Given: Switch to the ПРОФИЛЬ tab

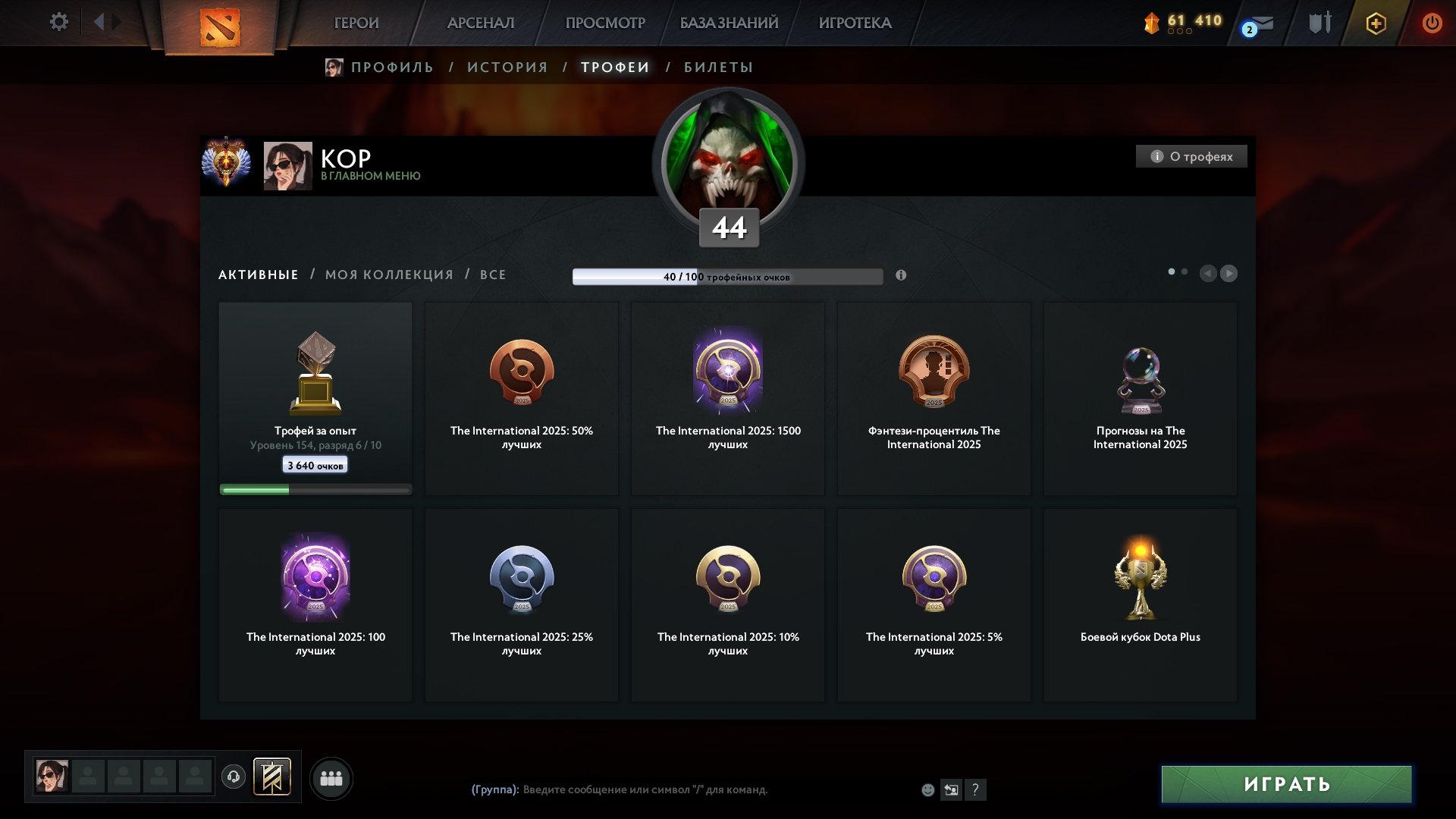Looking at the screenshot, I should pos(391,67).
